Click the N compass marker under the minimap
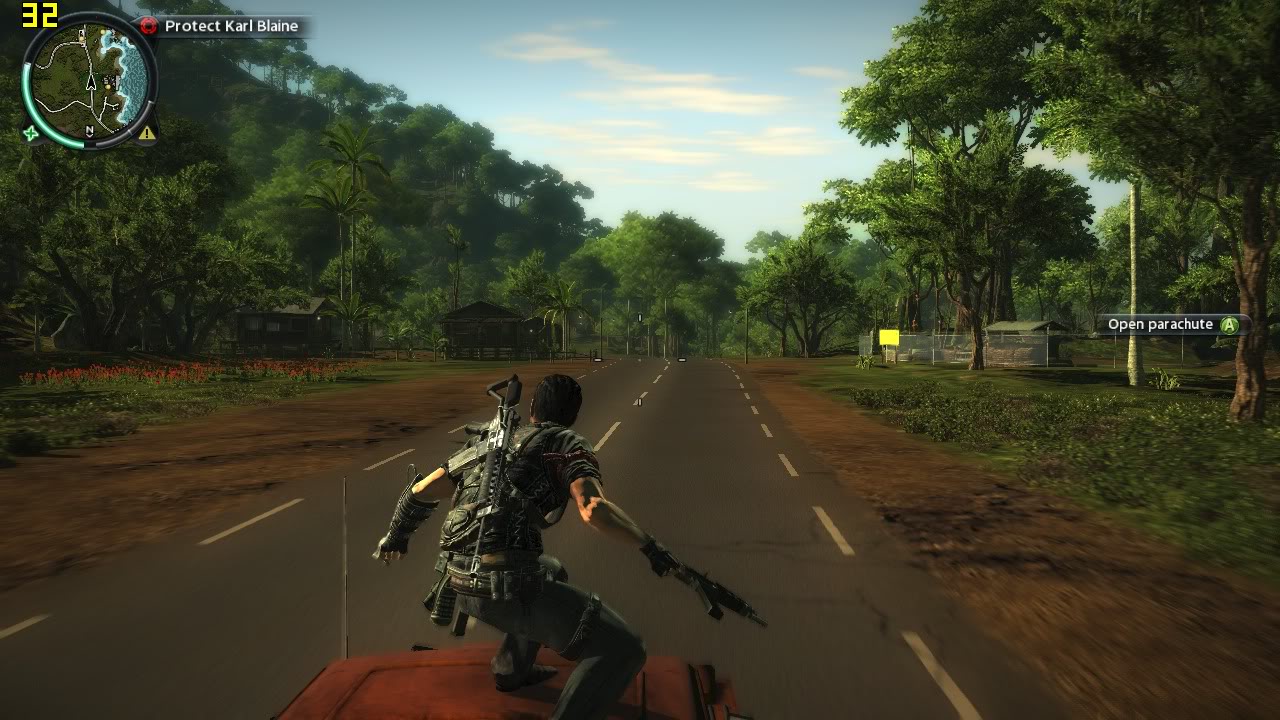Screen dimensions: 1280x720 point(89,129)
